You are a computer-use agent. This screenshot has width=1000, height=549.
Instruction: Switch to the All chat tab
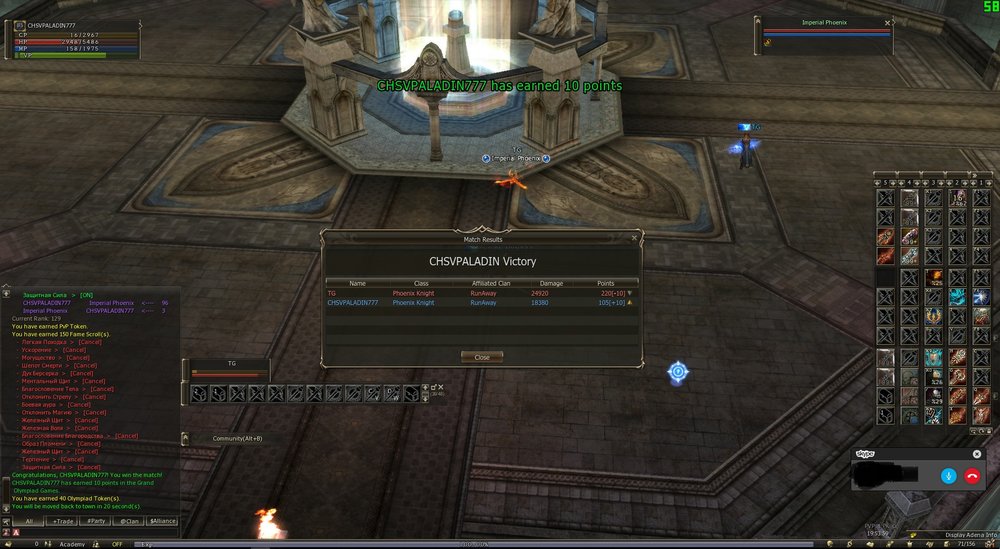(29, 521)
